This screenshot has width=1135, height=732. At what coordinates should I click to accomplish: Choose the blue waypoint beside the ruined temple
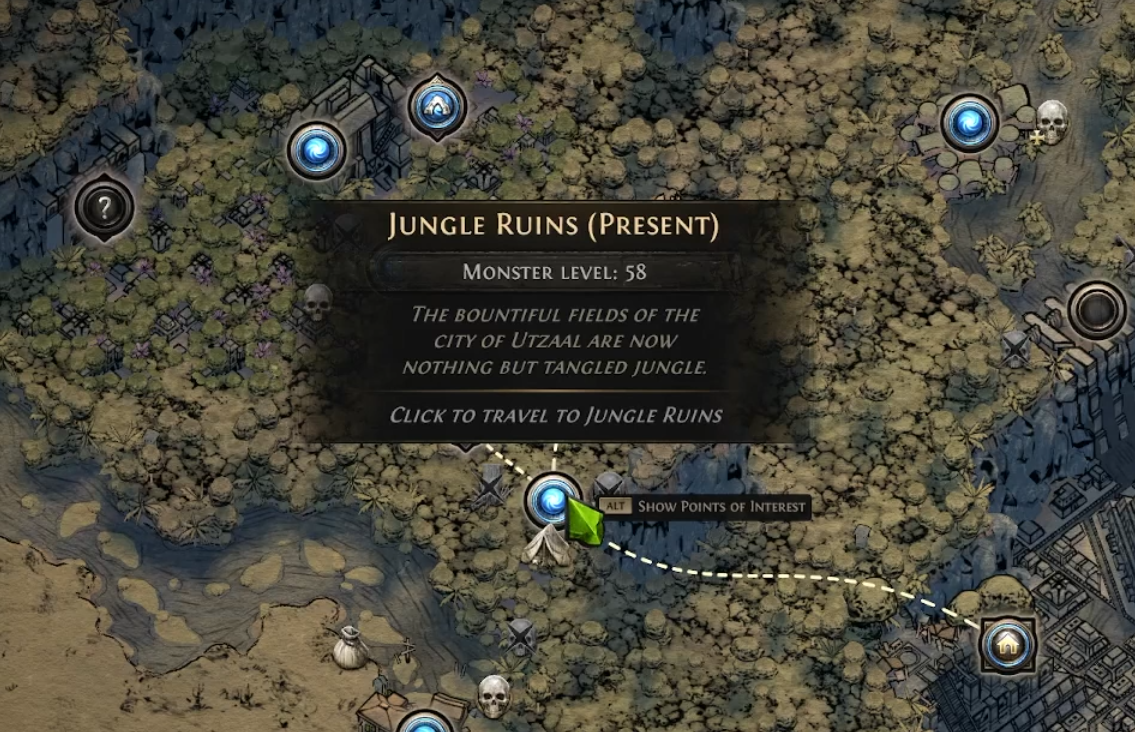coord(317,150)
